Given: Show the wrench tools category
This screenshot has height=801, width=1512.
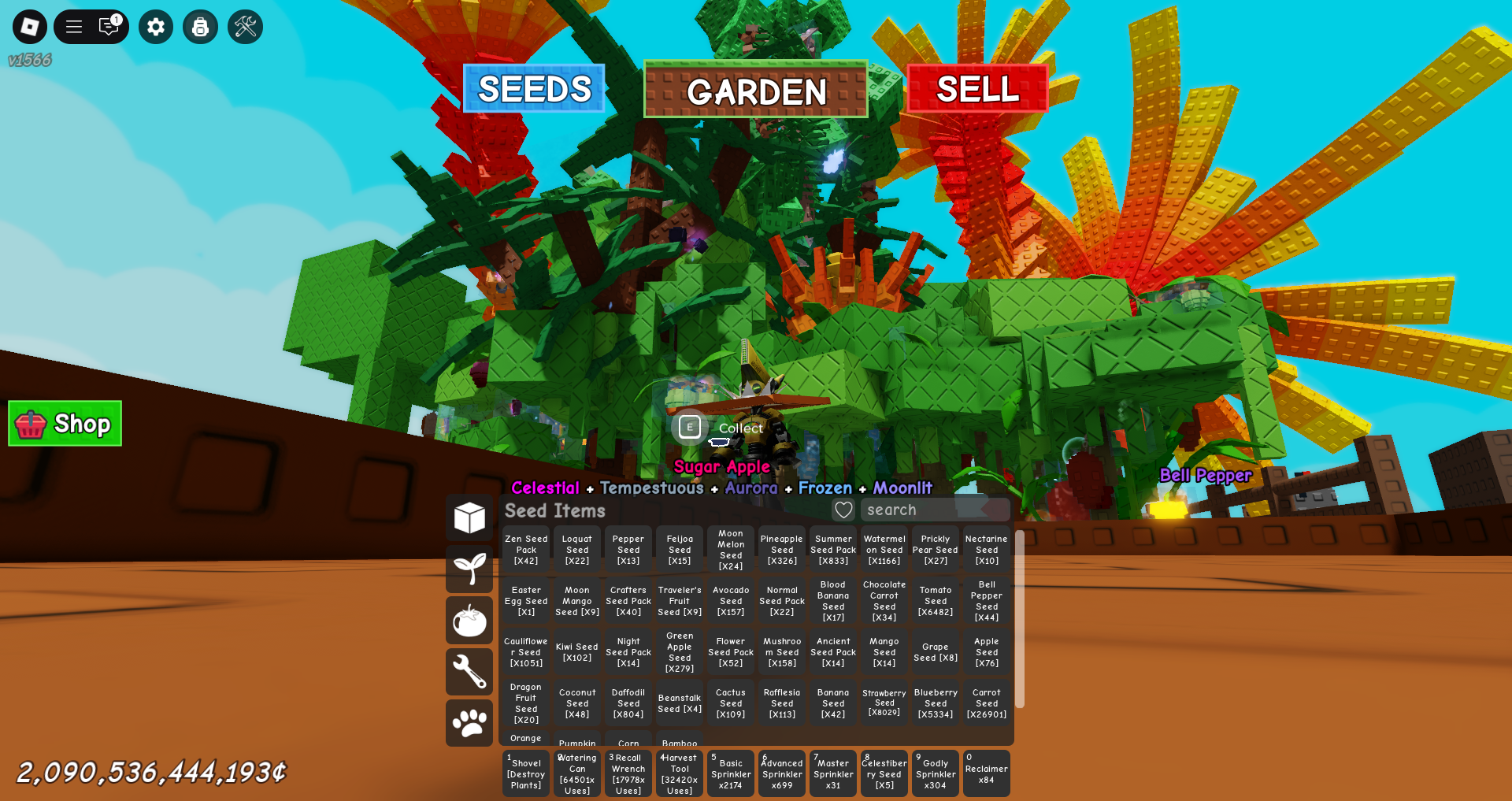Looking at the screenshot, I should pos(469,671).
